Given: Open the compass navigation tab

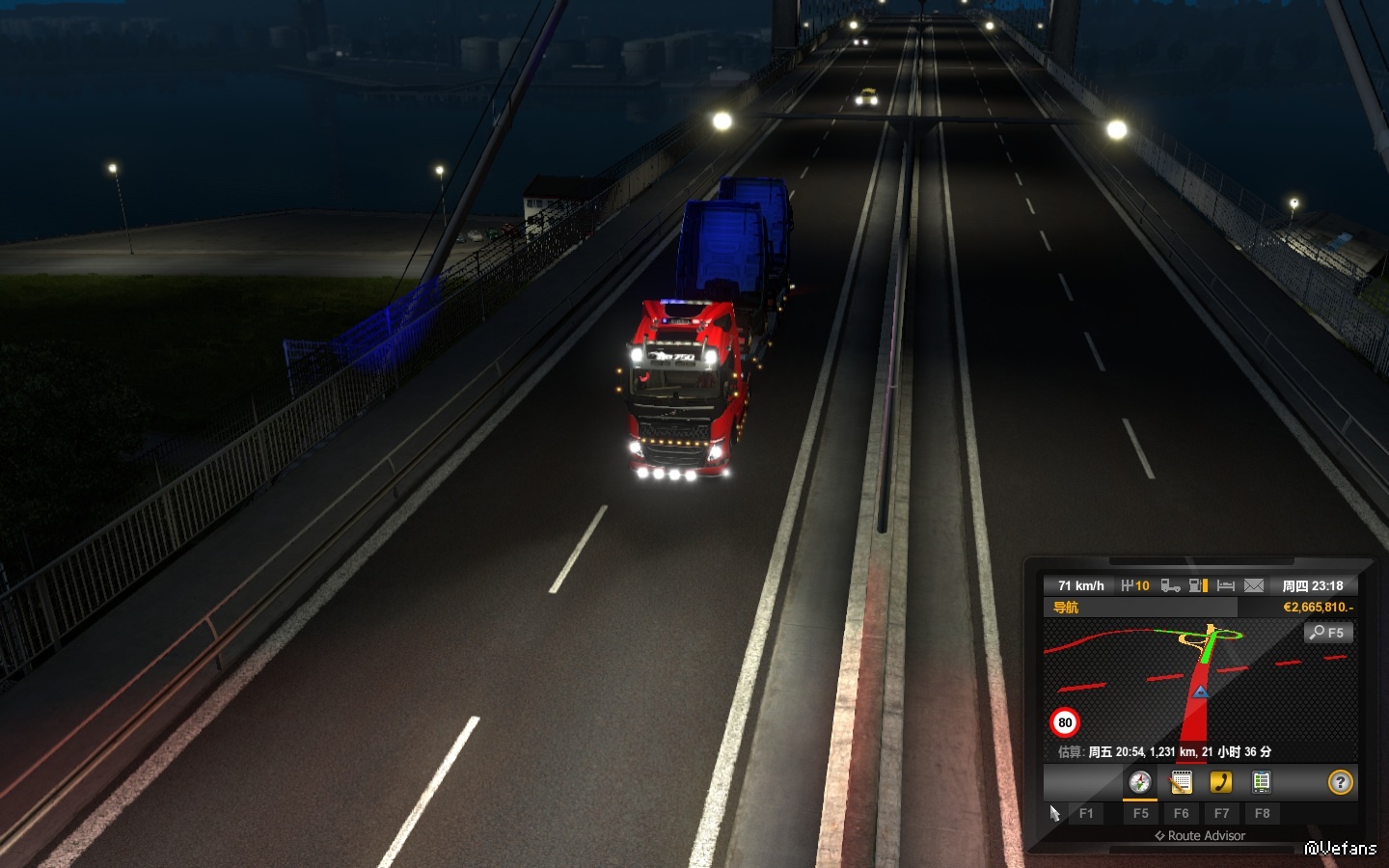Looking at the screenshot, I should point(1140,782).
